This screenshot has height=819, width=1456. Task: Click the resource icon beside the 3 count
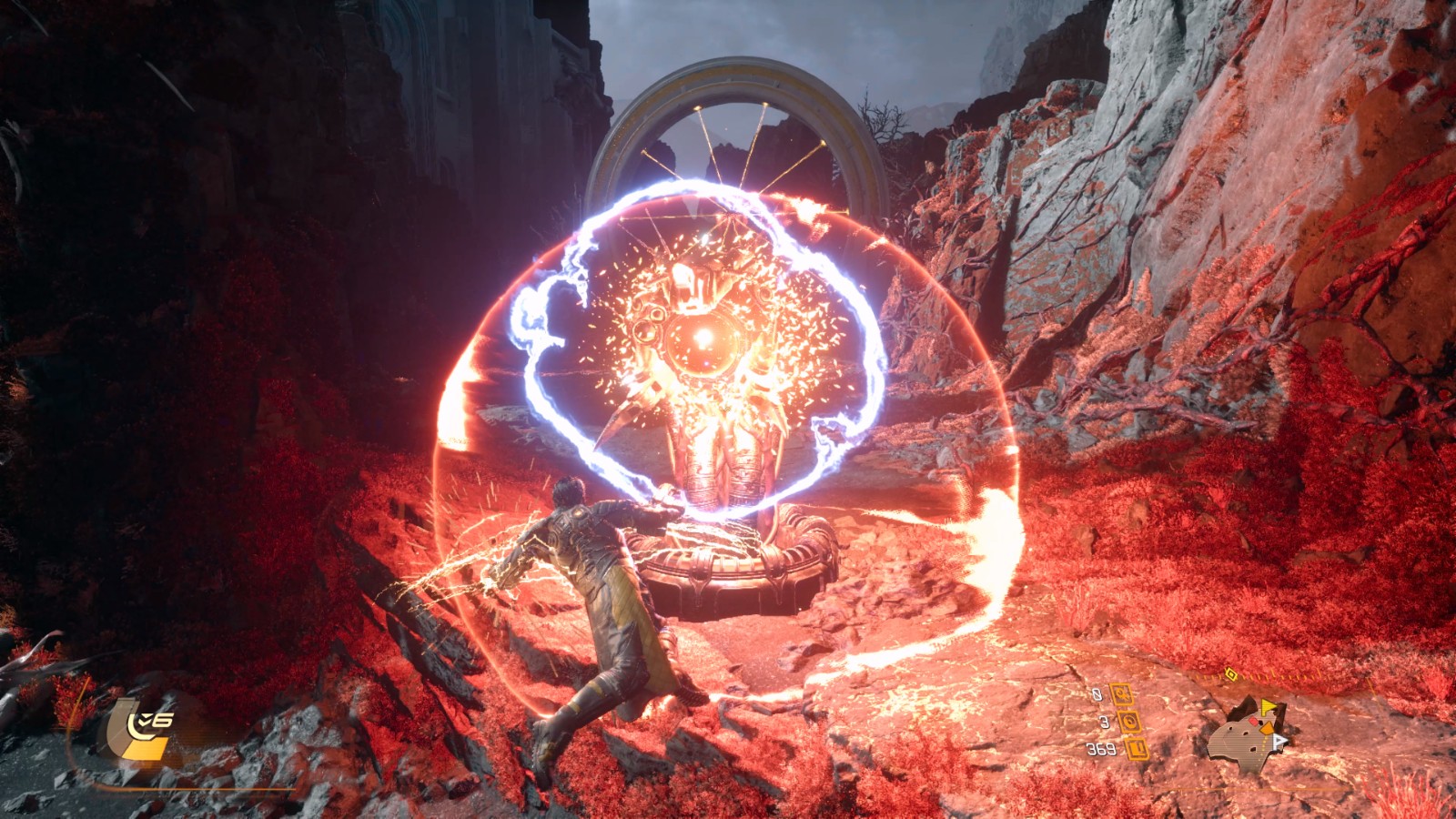[1129, 723]
